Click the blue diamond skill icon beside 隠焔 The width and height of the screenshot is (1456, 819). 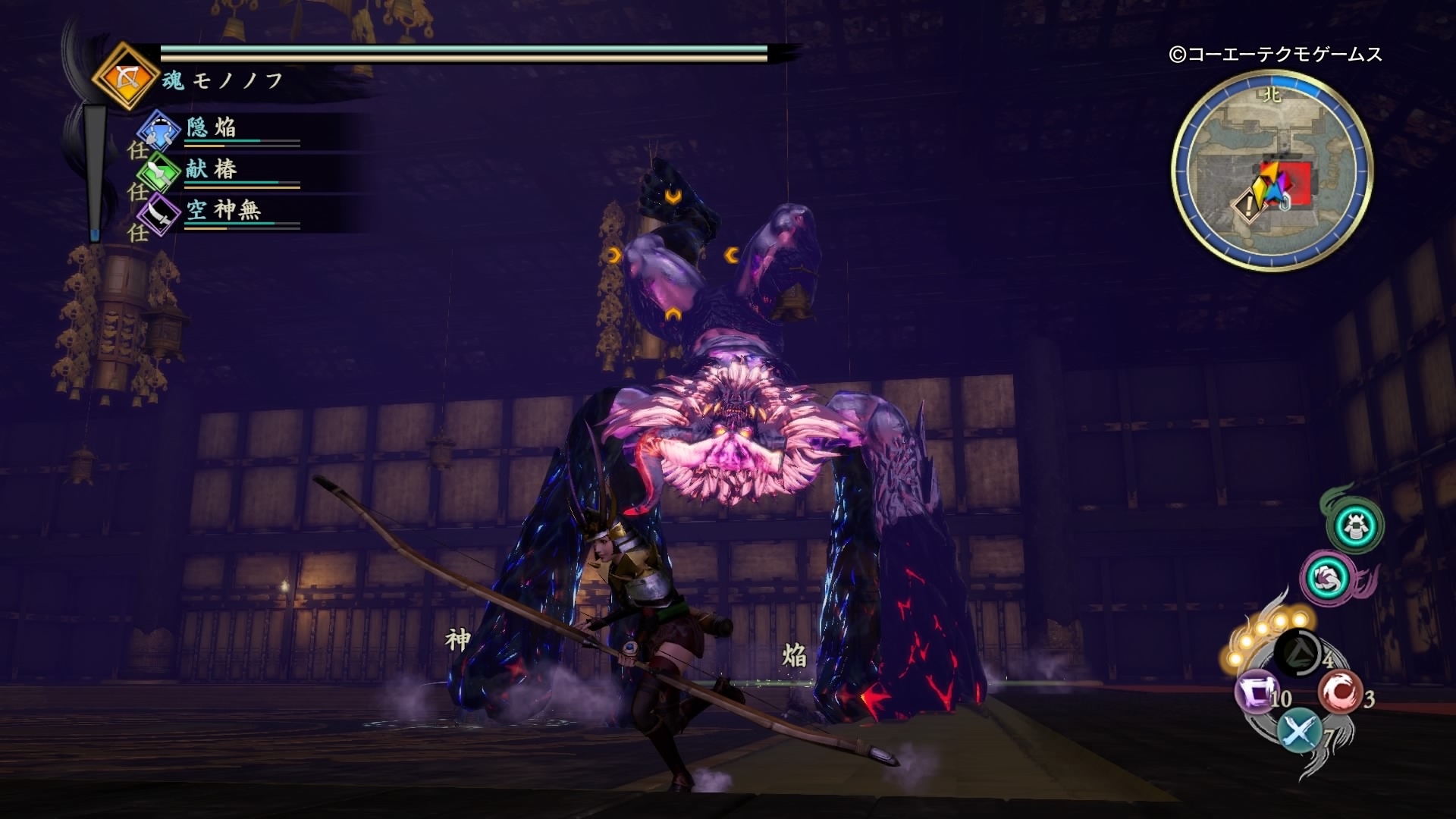[x=158, y=129]
